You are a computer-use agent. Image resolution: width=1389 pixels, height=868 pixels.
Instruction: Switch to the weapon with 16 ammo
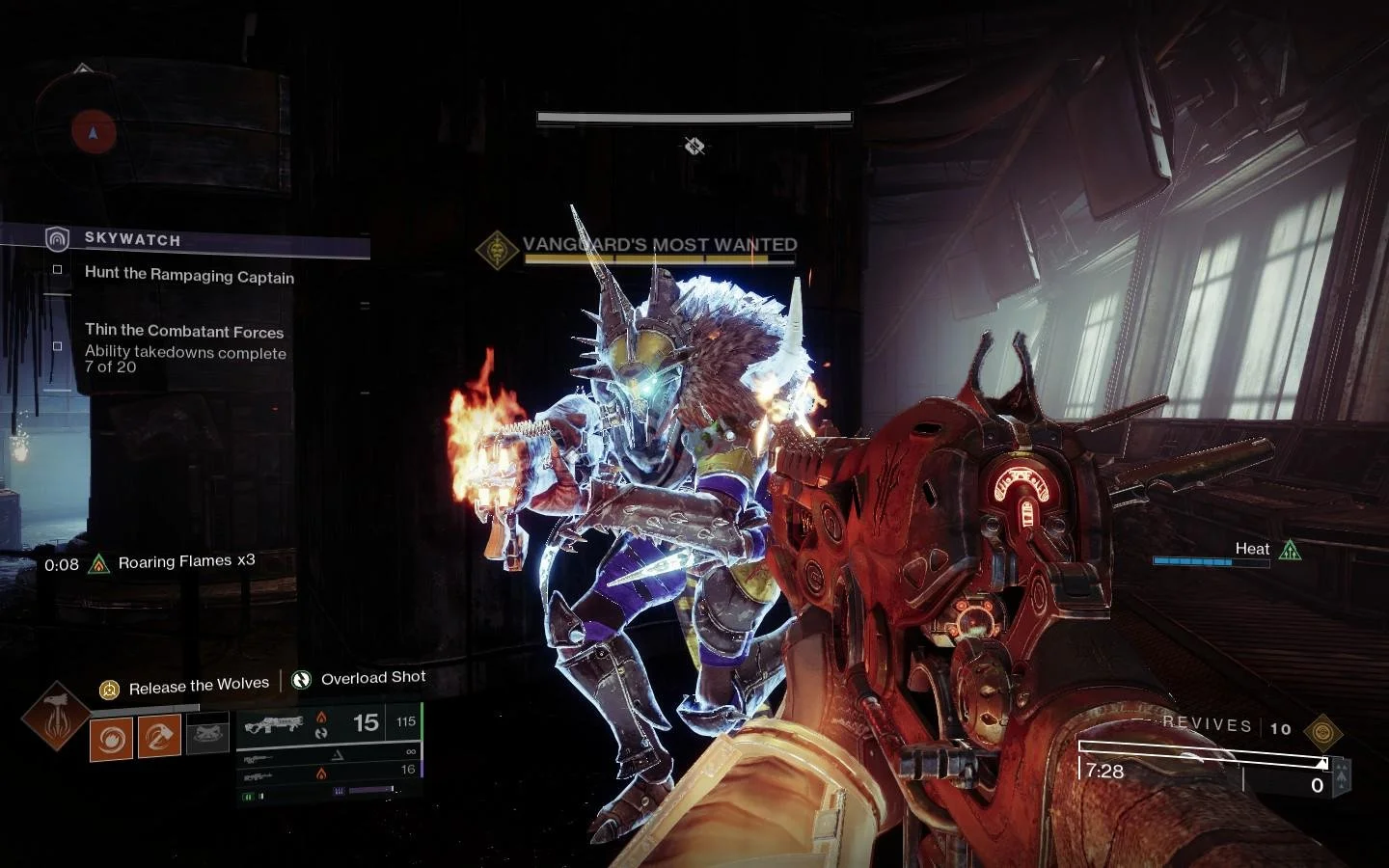pyautogui.click(x=328, y=772)
